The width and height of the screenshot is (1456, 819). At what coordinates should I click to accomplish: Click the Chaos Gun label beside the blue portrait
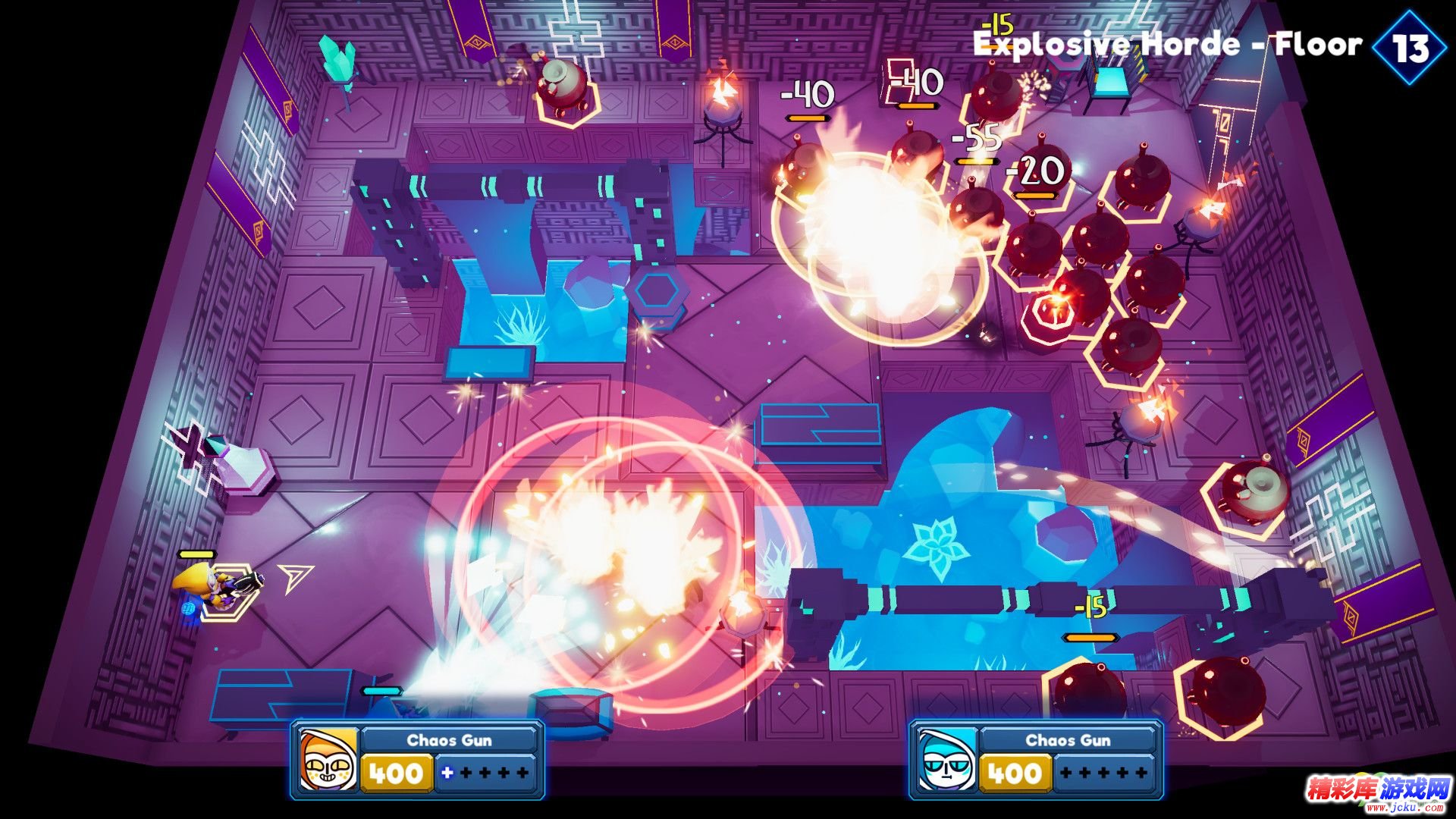pyautogui.click(x=1068, y=740)
